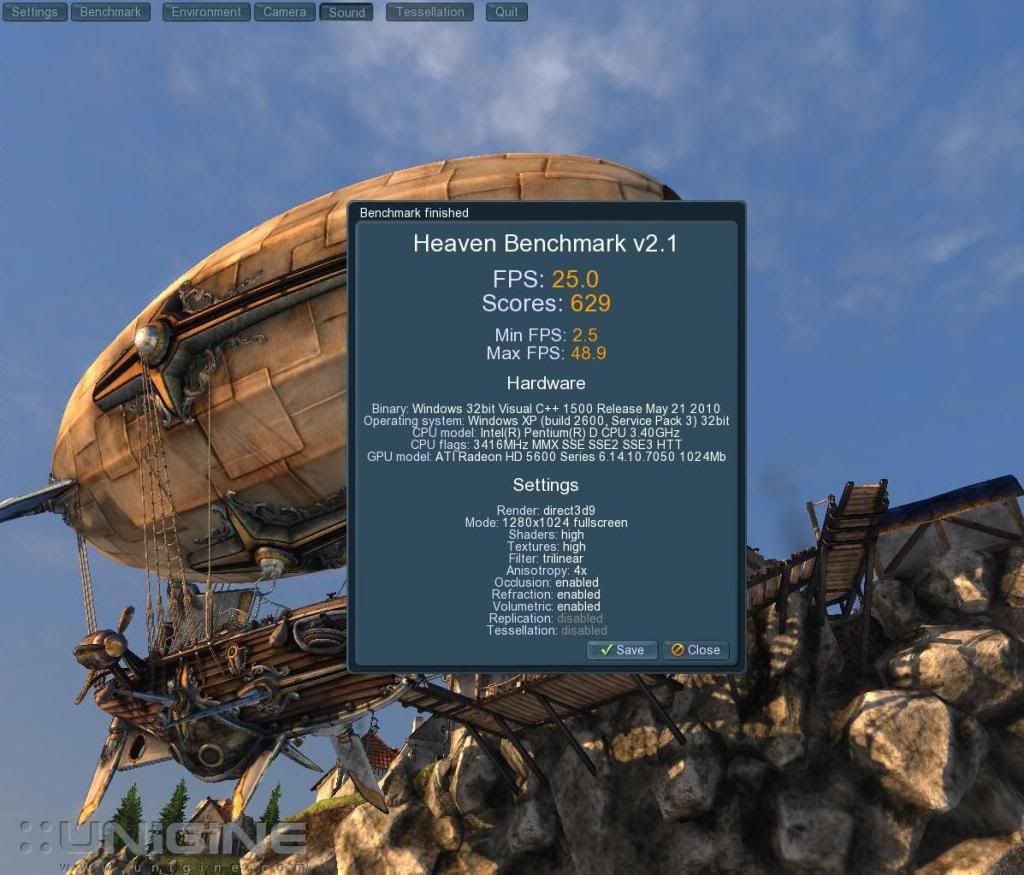Viewport: 1024px width, 875px height.
Task: Click the Benchmark button
Action: pyautogui.click(x=111, y=12)
